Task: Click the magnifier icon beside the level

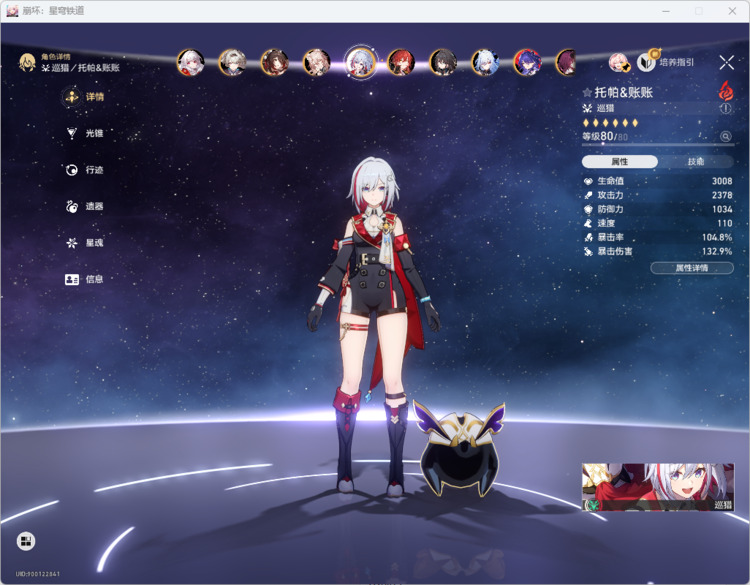Action: 726,136
